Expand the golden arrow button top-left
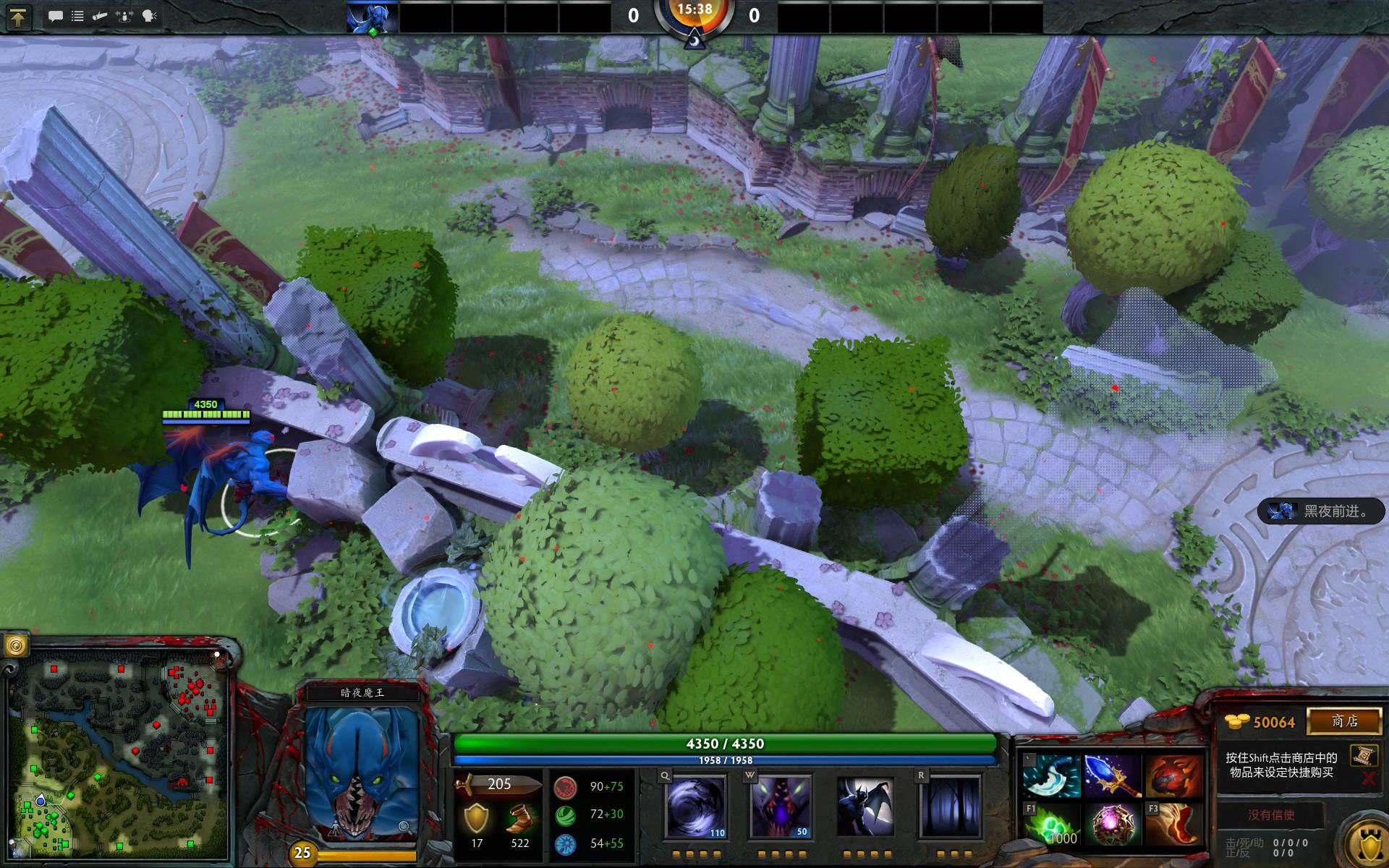 pos(18,17)
